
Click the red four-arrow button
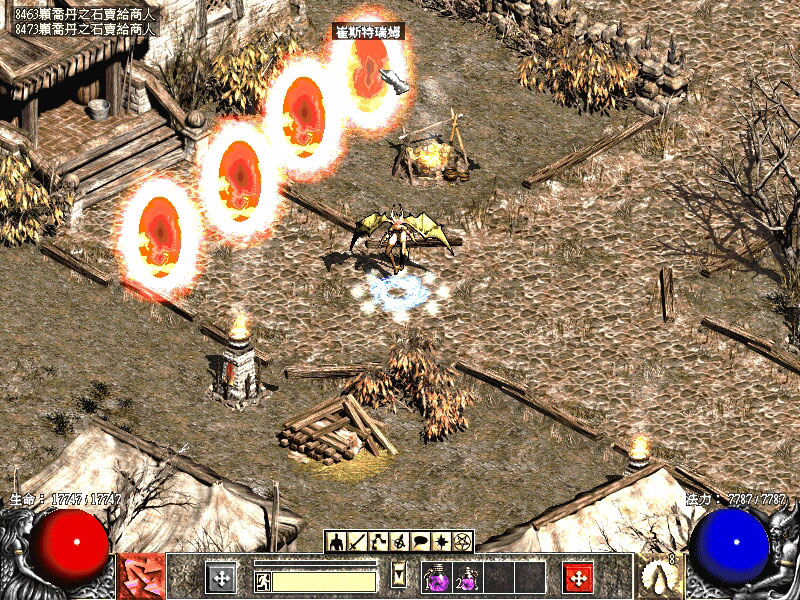[x=578, y=577]
